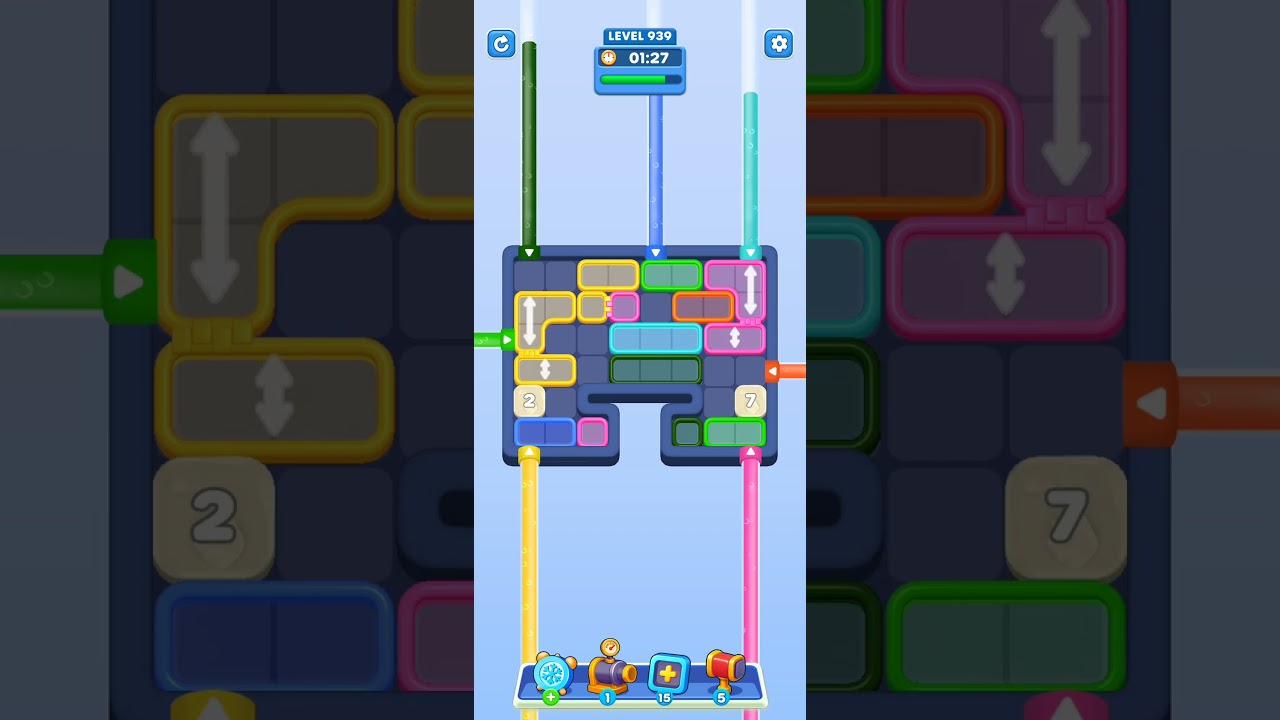Select the tile numbered 7

[749, 401]
